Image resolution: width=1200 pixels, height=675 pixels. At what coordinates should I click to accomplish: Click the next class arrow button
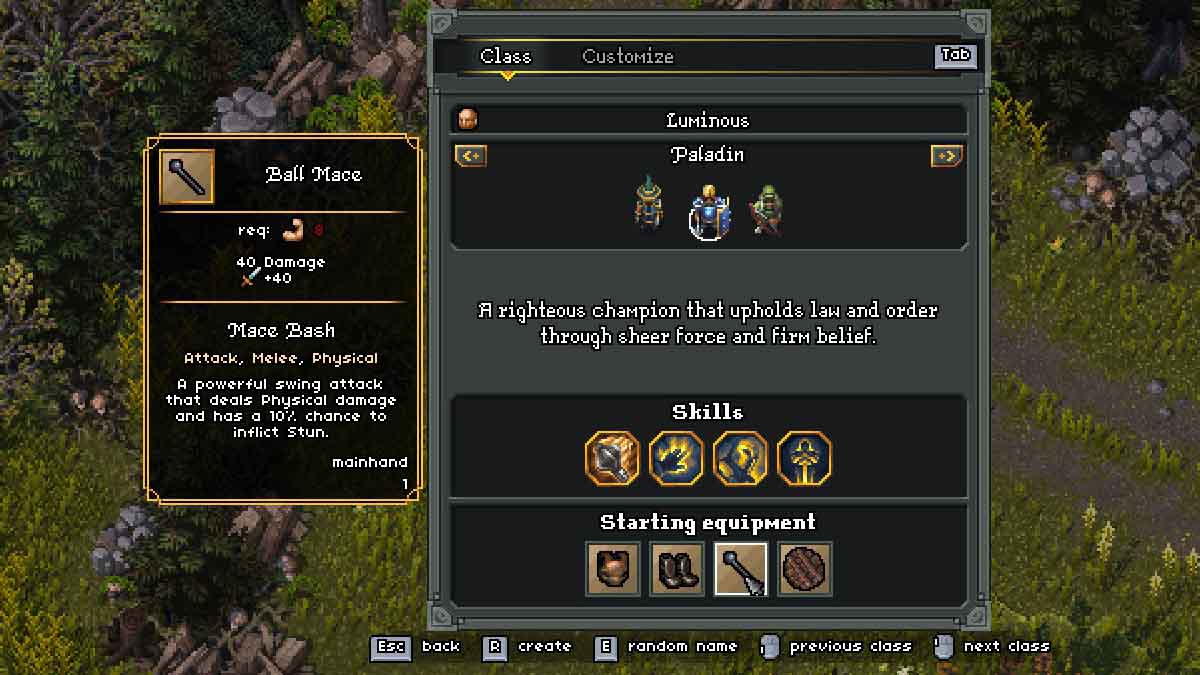[x=946, y=156]
